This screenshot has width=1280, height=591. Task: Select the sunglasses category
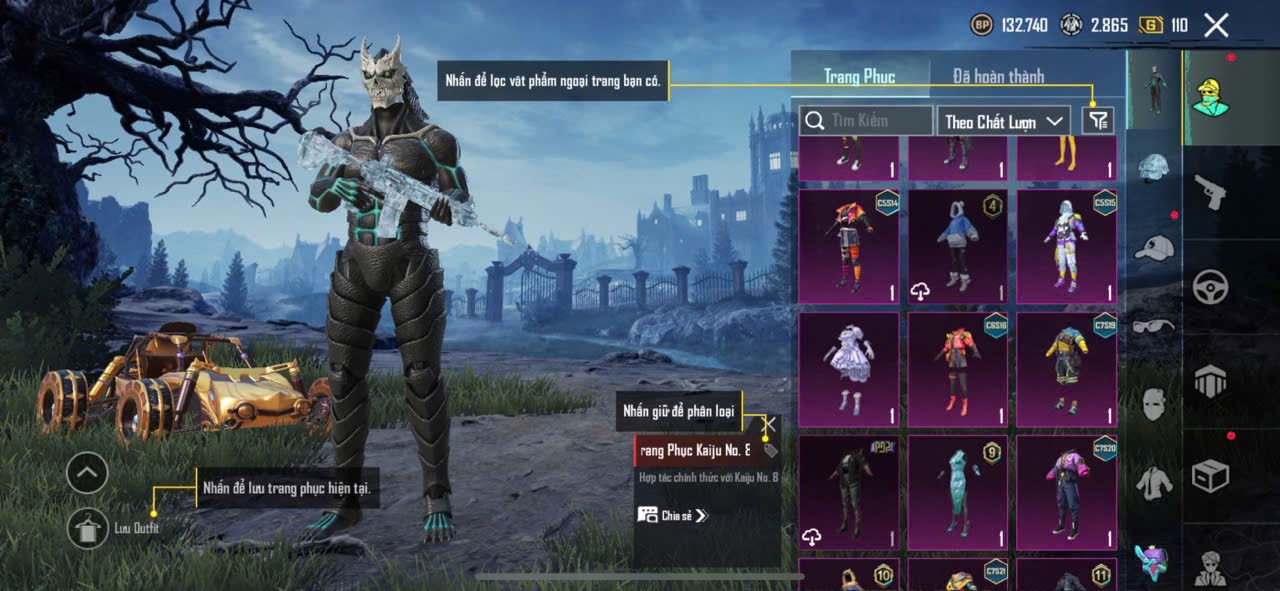click(x=1154, y=325)
